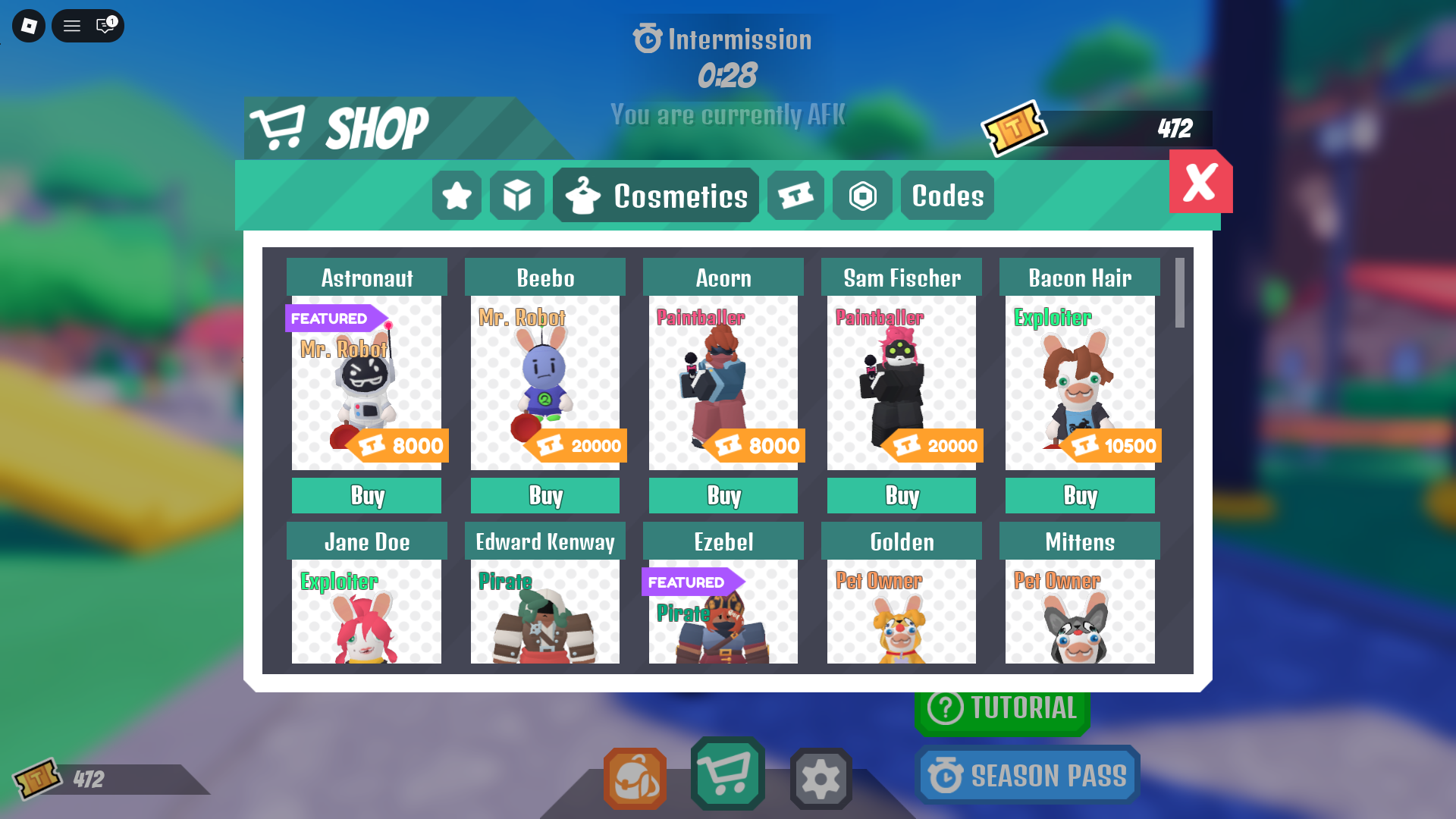Open the tickets currency shop tab
The image size is (1456, 819).
tap(795, 195)
